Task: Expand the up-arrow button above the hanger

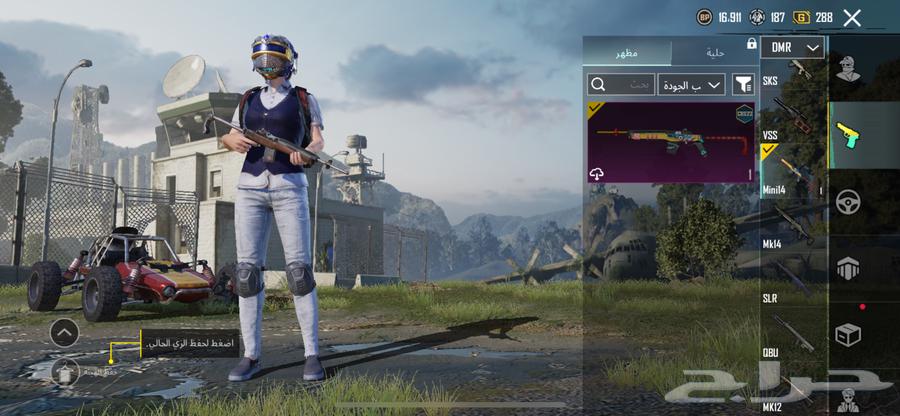Action: 64,332
